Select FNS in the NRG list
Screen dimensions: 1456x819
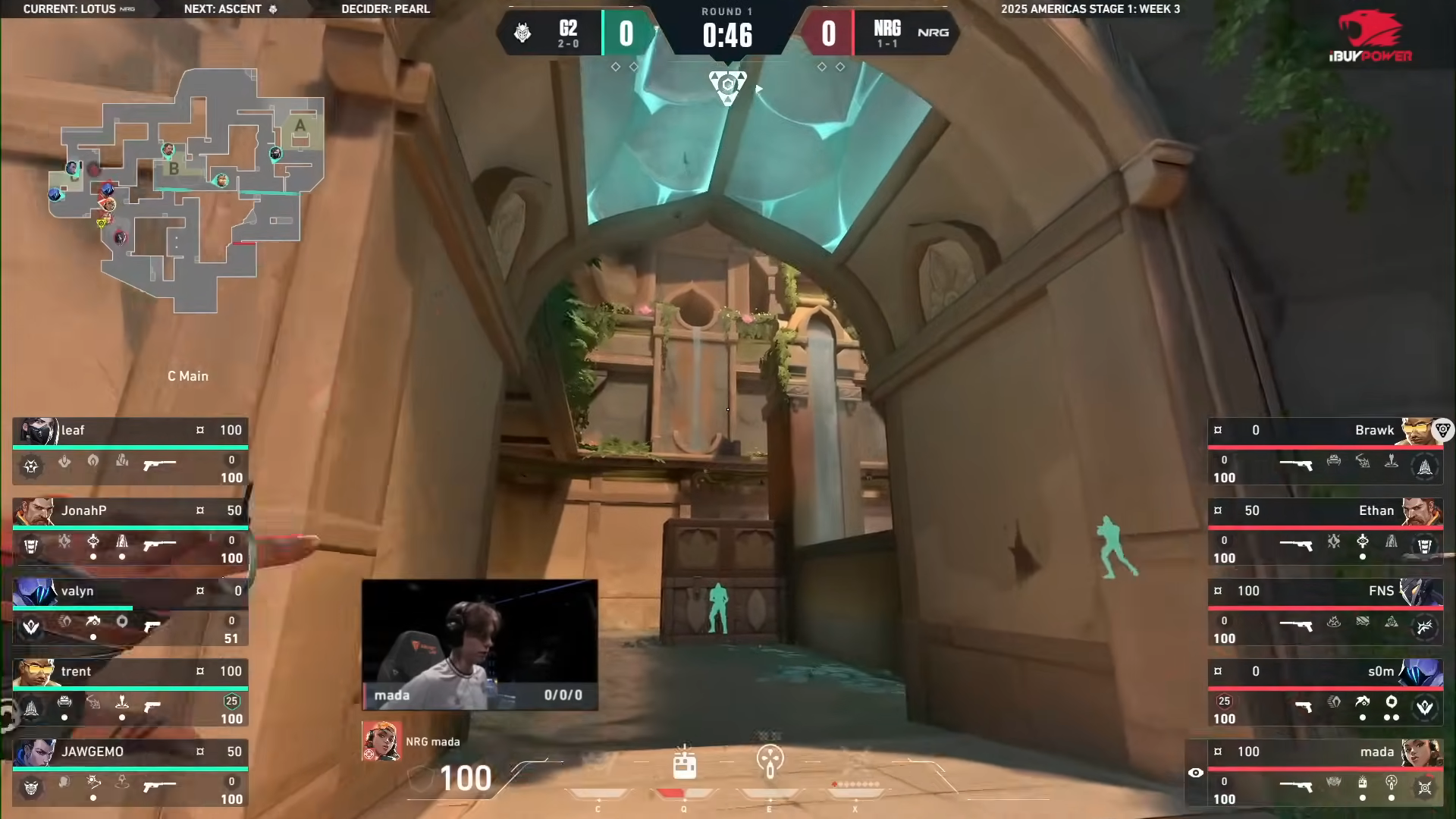[x=1324, y=612]
